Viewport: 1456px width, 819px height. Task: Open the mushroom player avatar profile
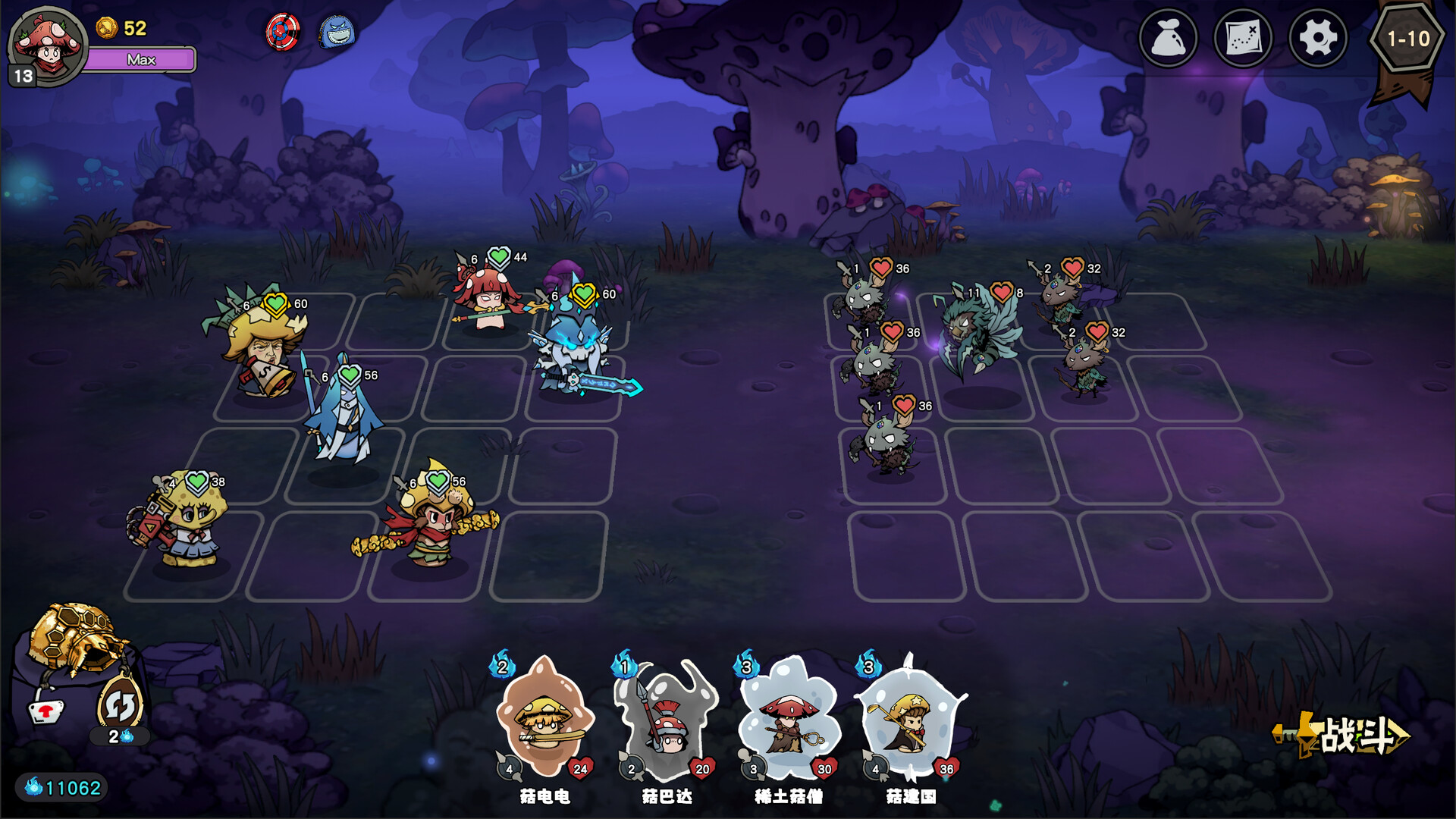(x=47, y=45)
